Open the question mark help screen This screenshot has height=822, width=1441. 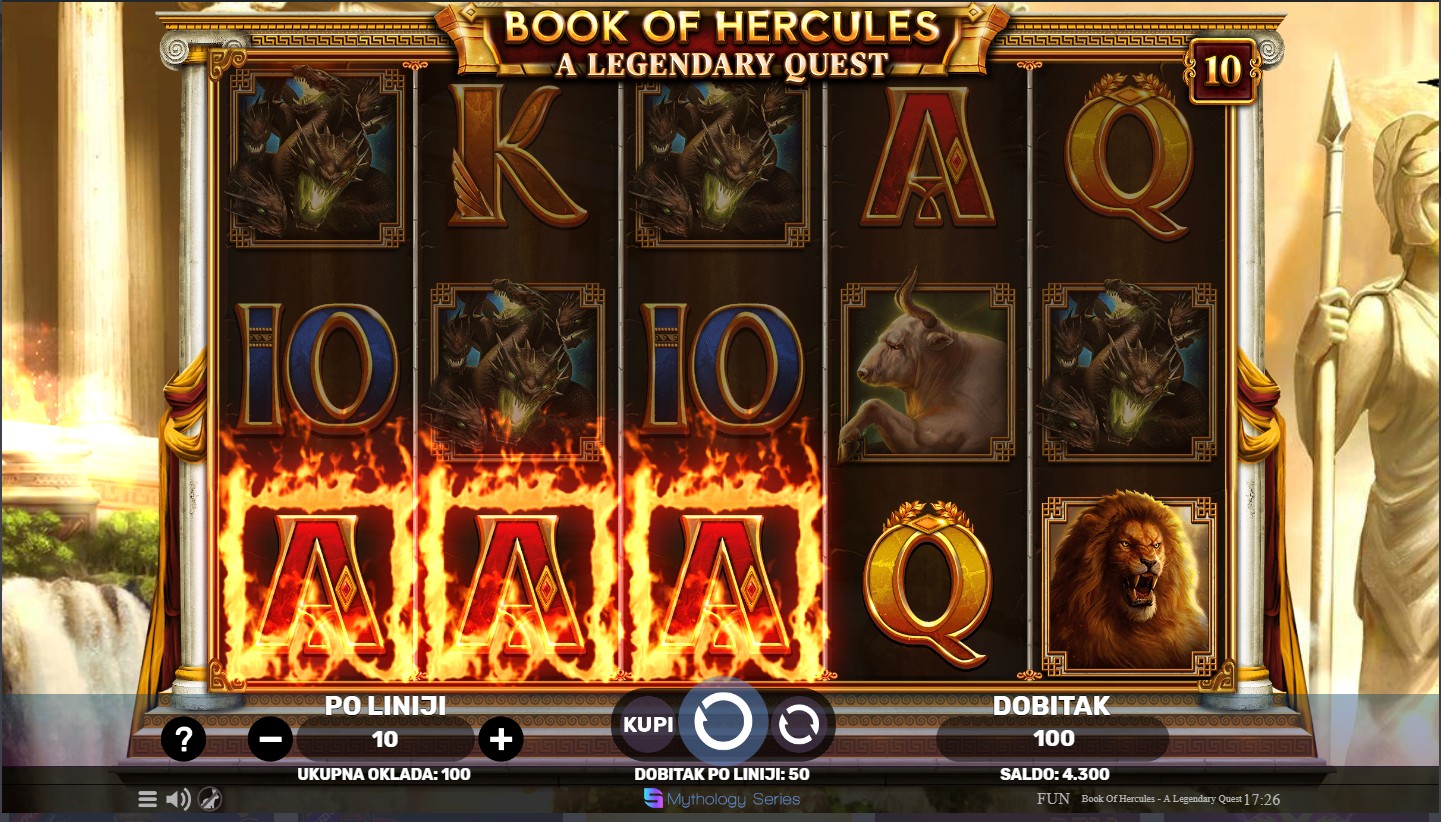(x=183, y=740)
